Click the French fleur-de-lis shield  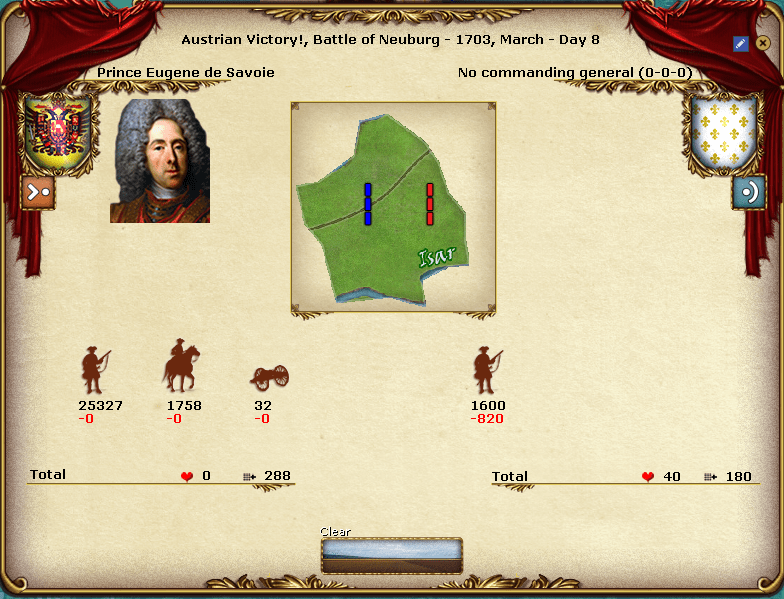(720, 133)
